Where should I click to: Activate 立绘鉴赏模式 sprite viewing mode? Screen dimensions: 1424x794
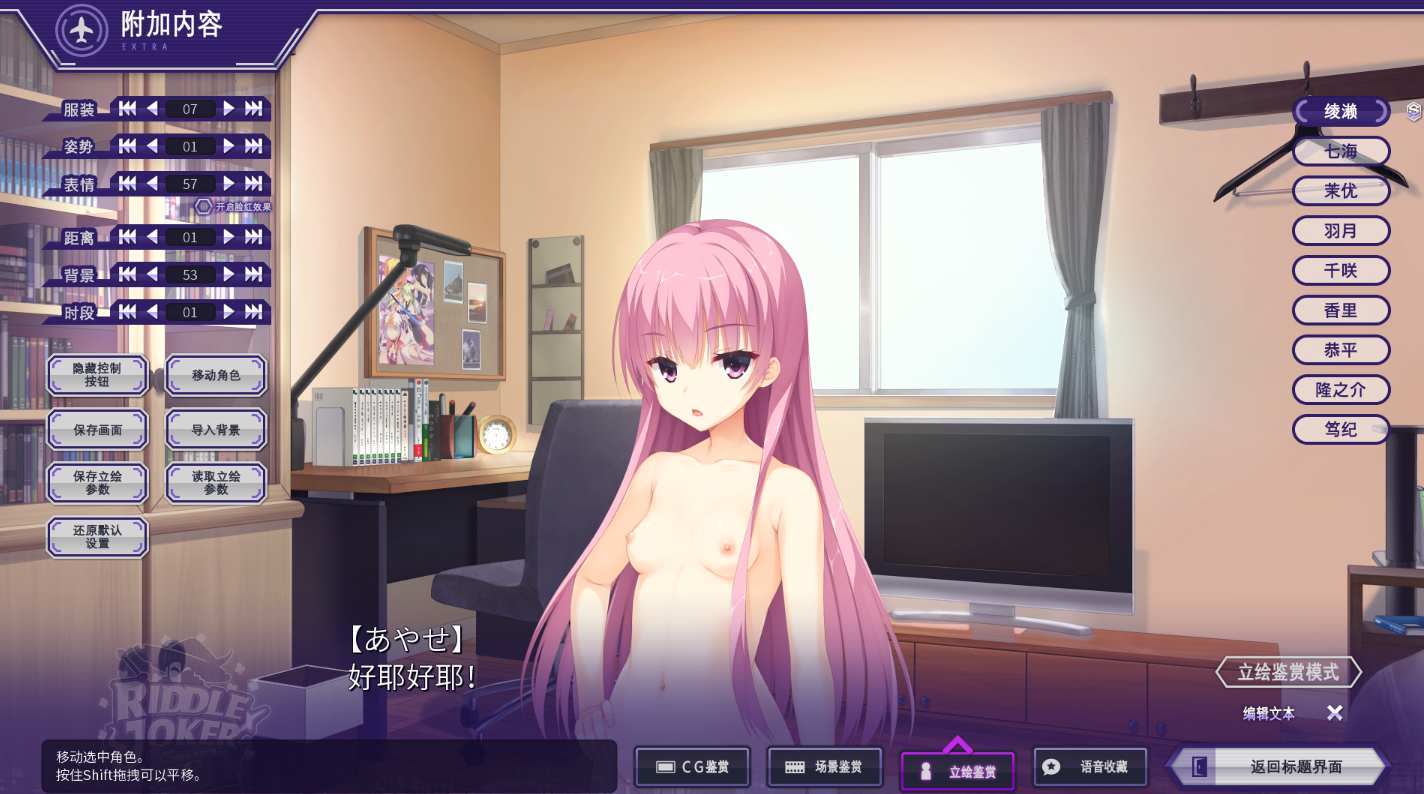tap(1288, 672)
